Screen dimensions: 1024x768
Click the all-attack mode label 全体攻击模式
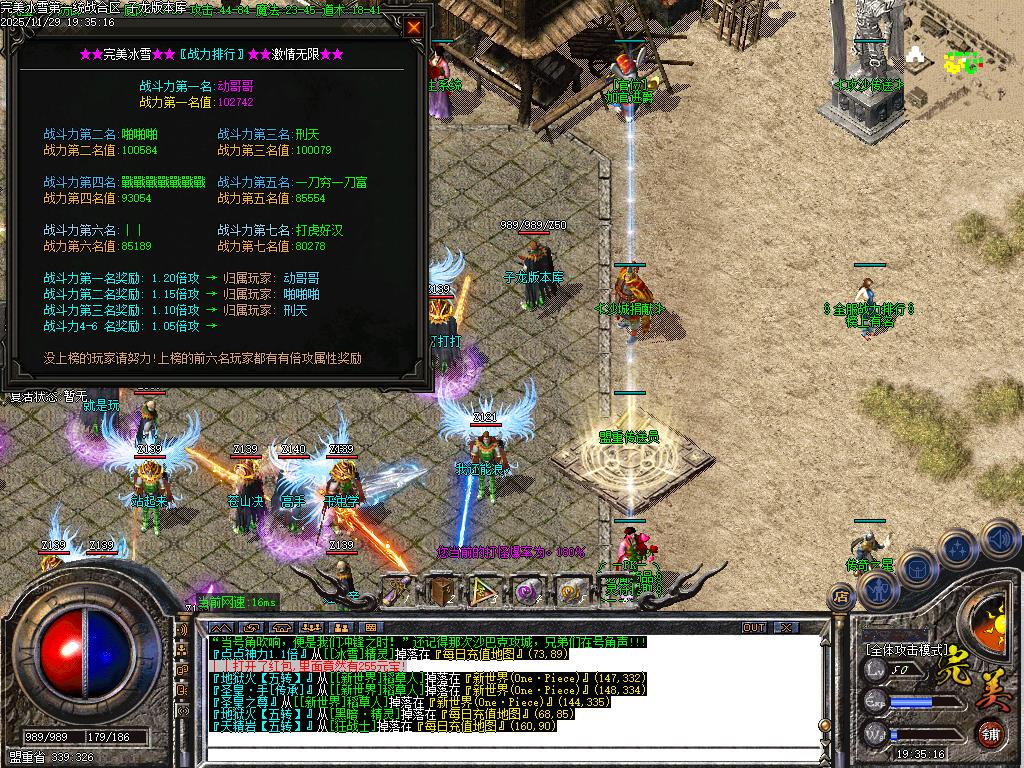906,648
